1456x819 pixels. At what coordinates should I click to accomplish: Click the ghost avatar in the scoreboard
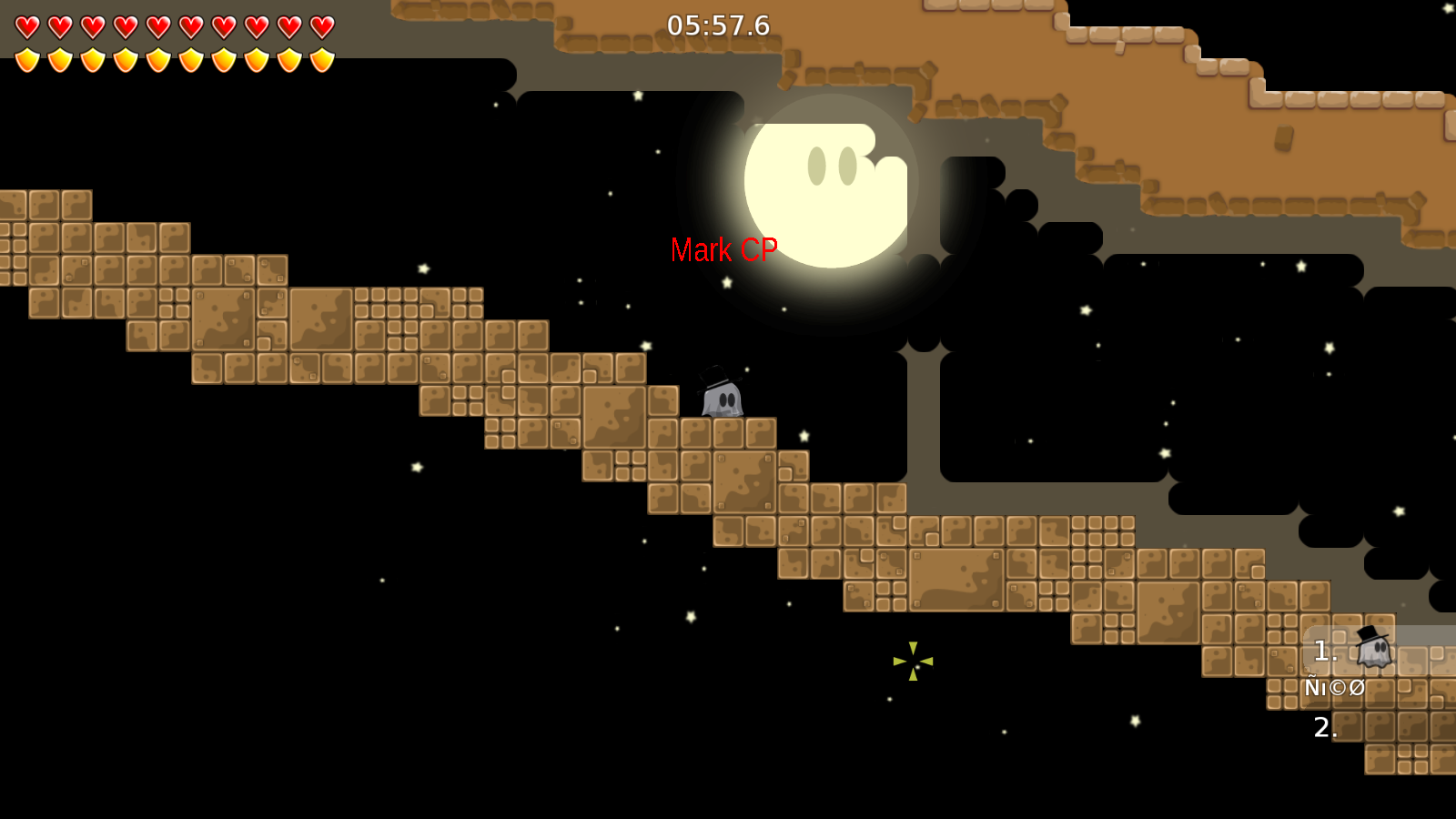coord(1374,649)
